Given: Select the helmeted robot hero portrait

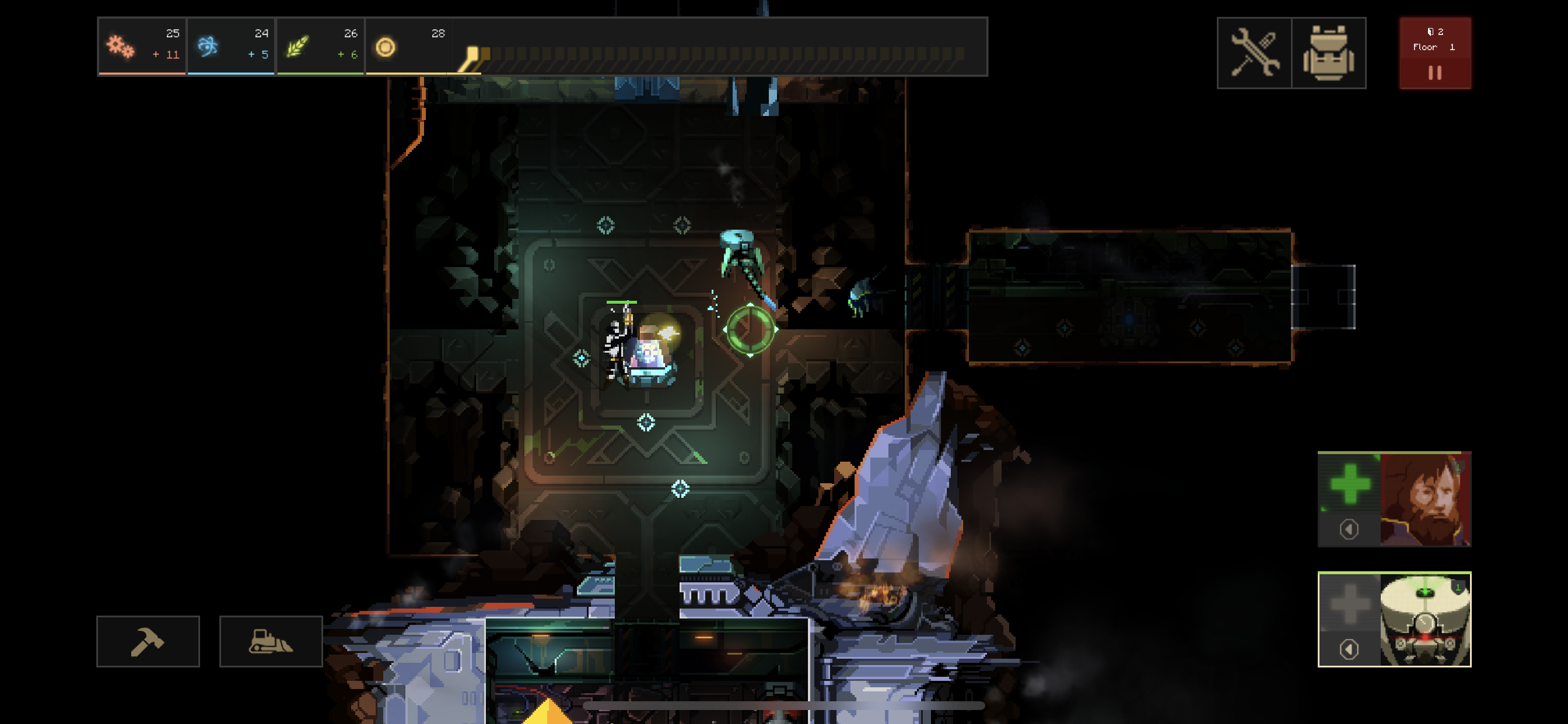Looking at the screenshot, I should (x=1425, y=619).
